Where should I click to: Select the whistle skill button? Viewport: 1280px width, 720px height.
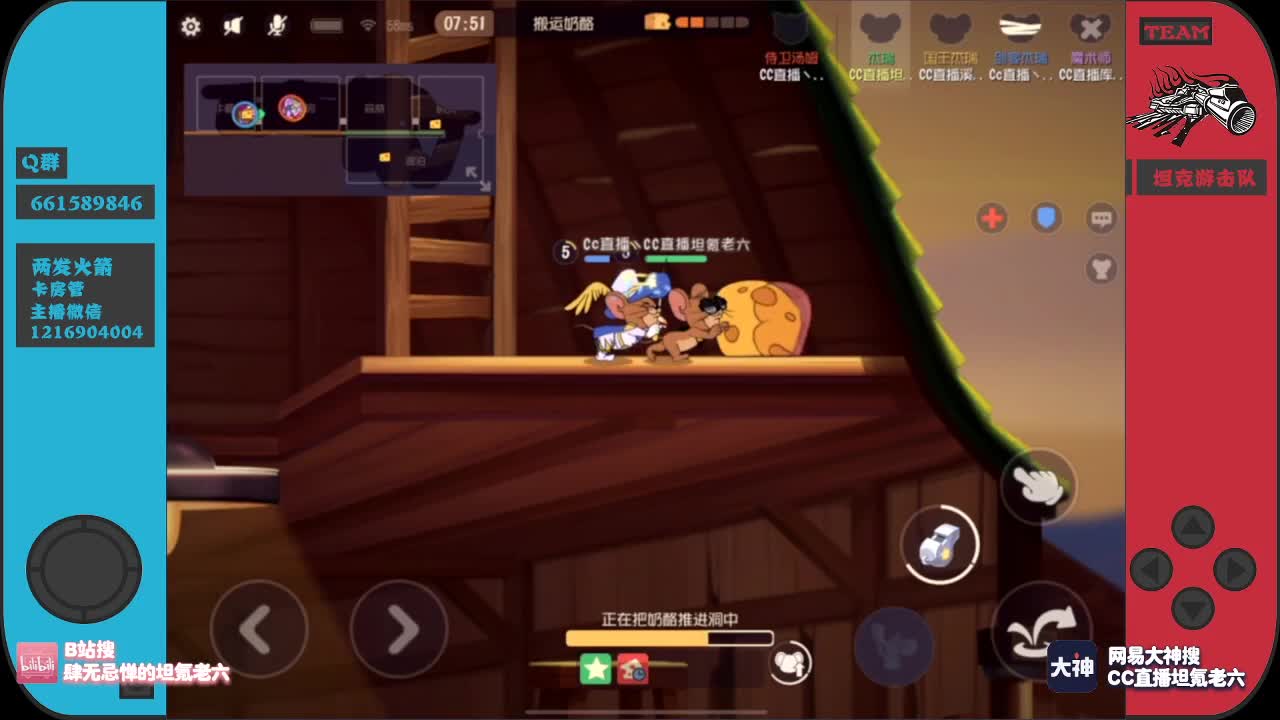[x=938, y=545]
